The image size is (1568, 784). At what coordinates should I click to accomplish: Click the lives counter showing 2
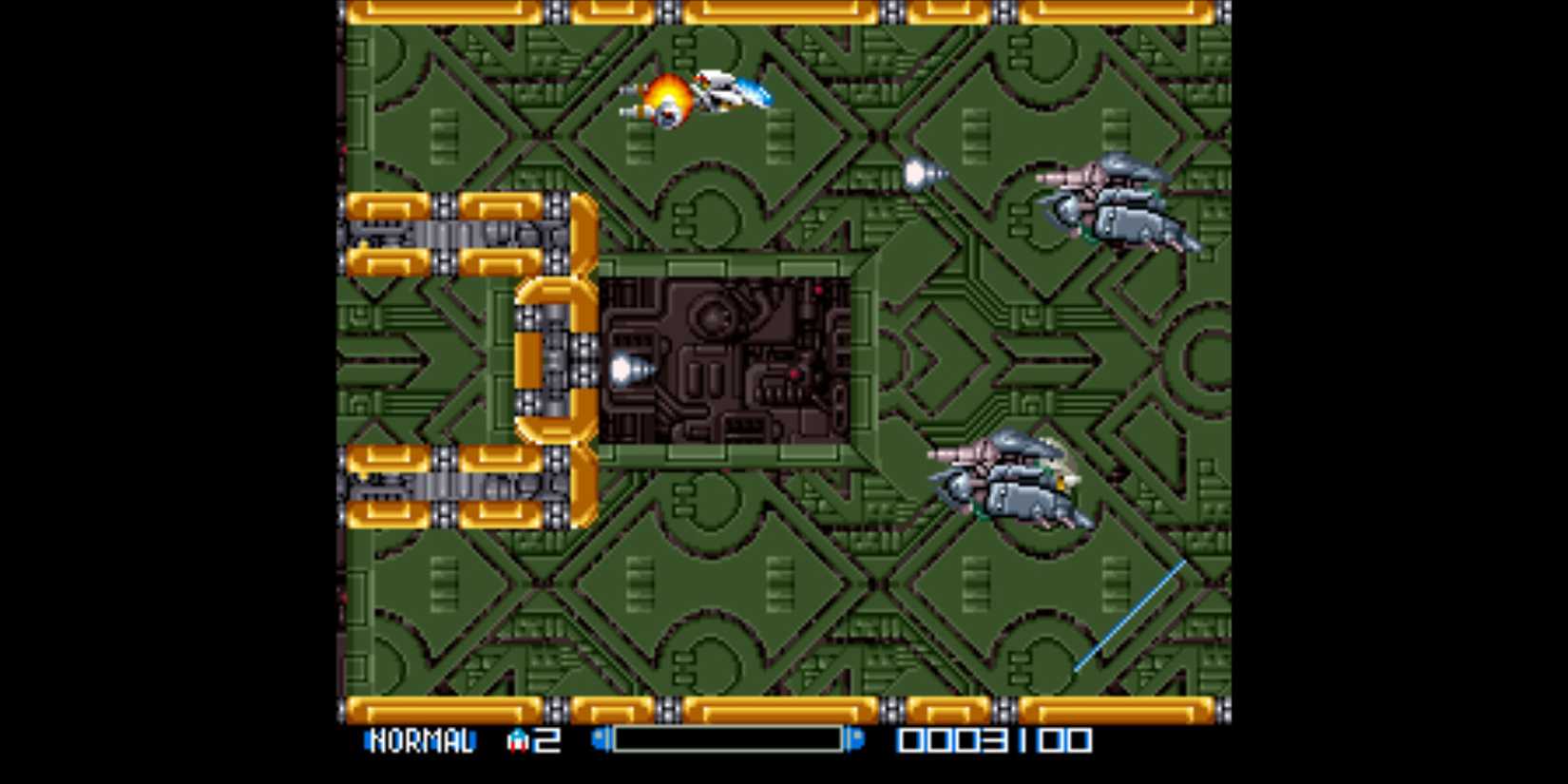(x=545, y=739)
